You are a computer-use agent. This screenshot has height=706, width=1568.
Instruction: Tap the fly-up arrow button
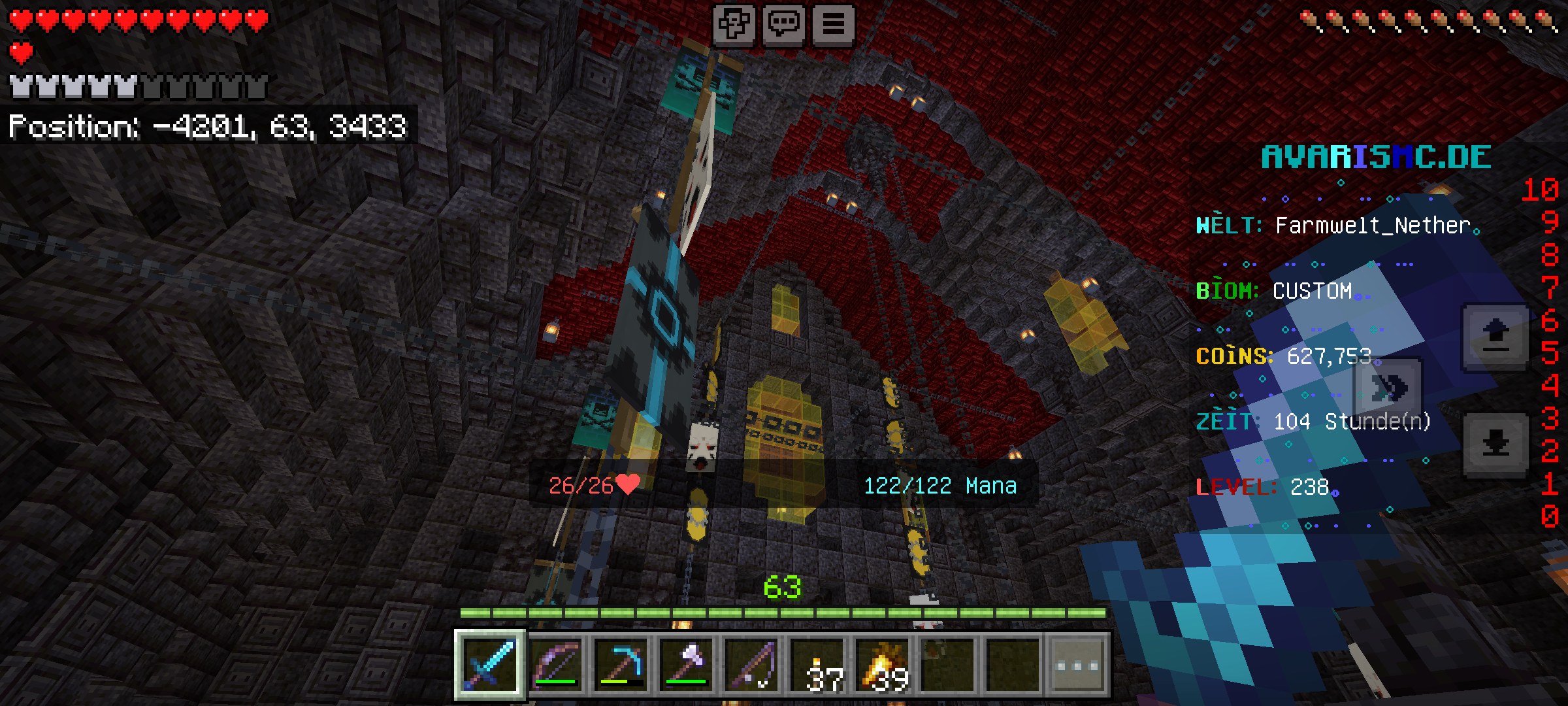(1495, 337)
